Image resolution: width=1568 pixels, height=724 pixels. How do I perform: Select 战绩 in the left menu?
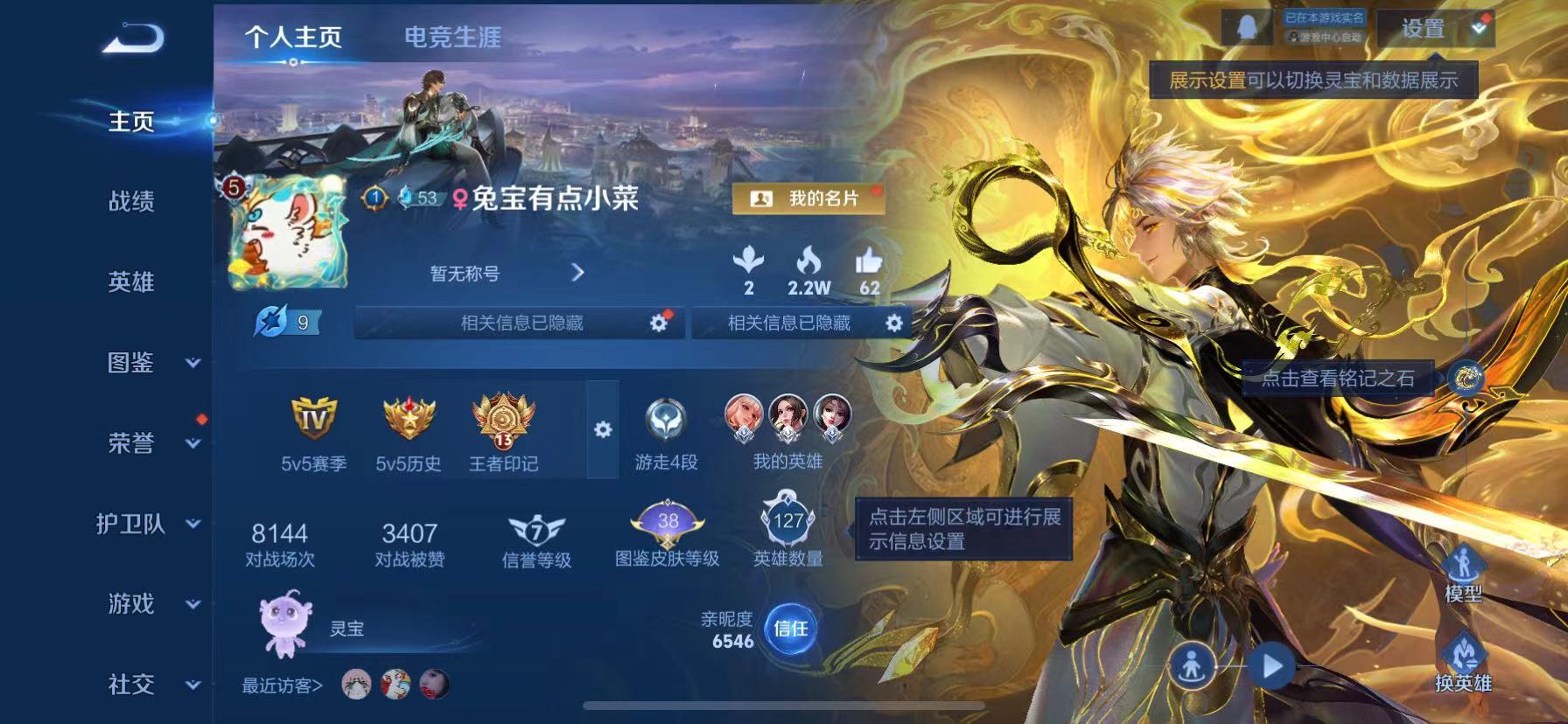click(133, 202)
